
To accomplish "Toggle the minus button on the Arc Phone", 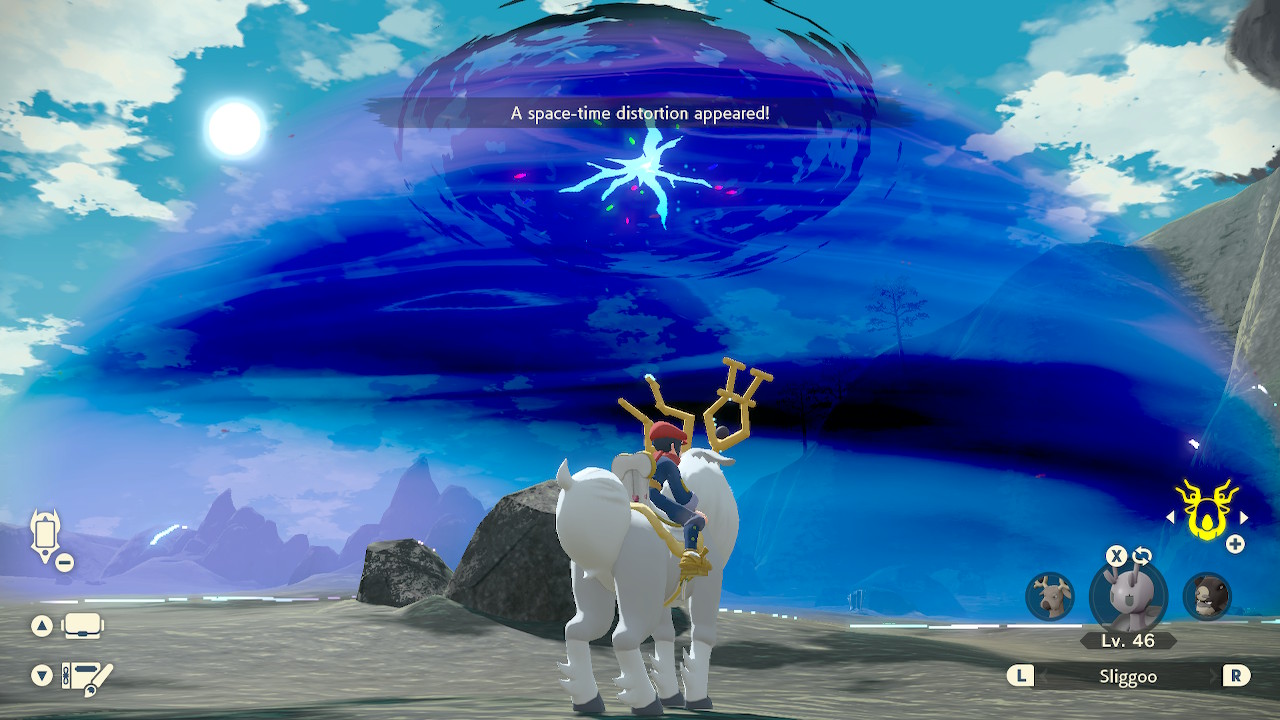I will pyautogui.click(x=66, y=562).
